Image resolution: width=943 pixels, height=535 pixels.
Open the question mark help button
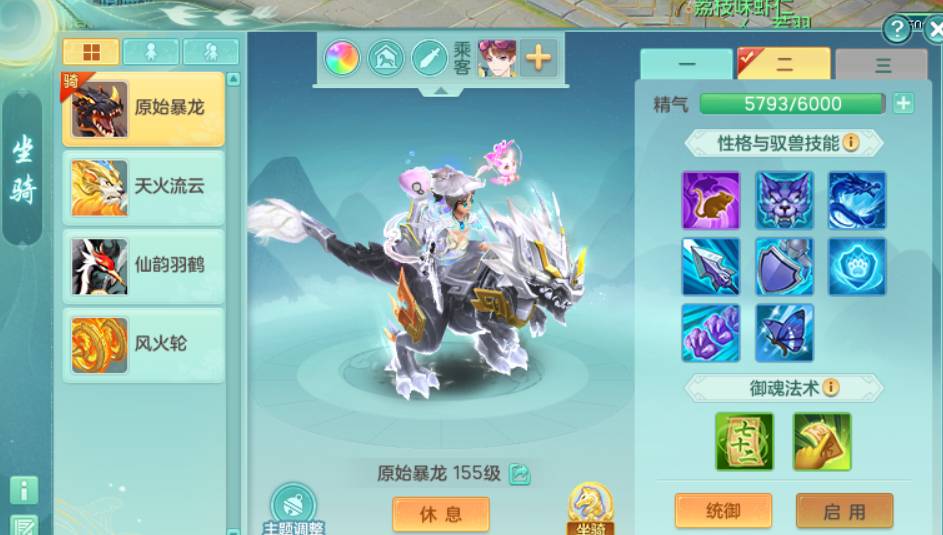point(896,30)
